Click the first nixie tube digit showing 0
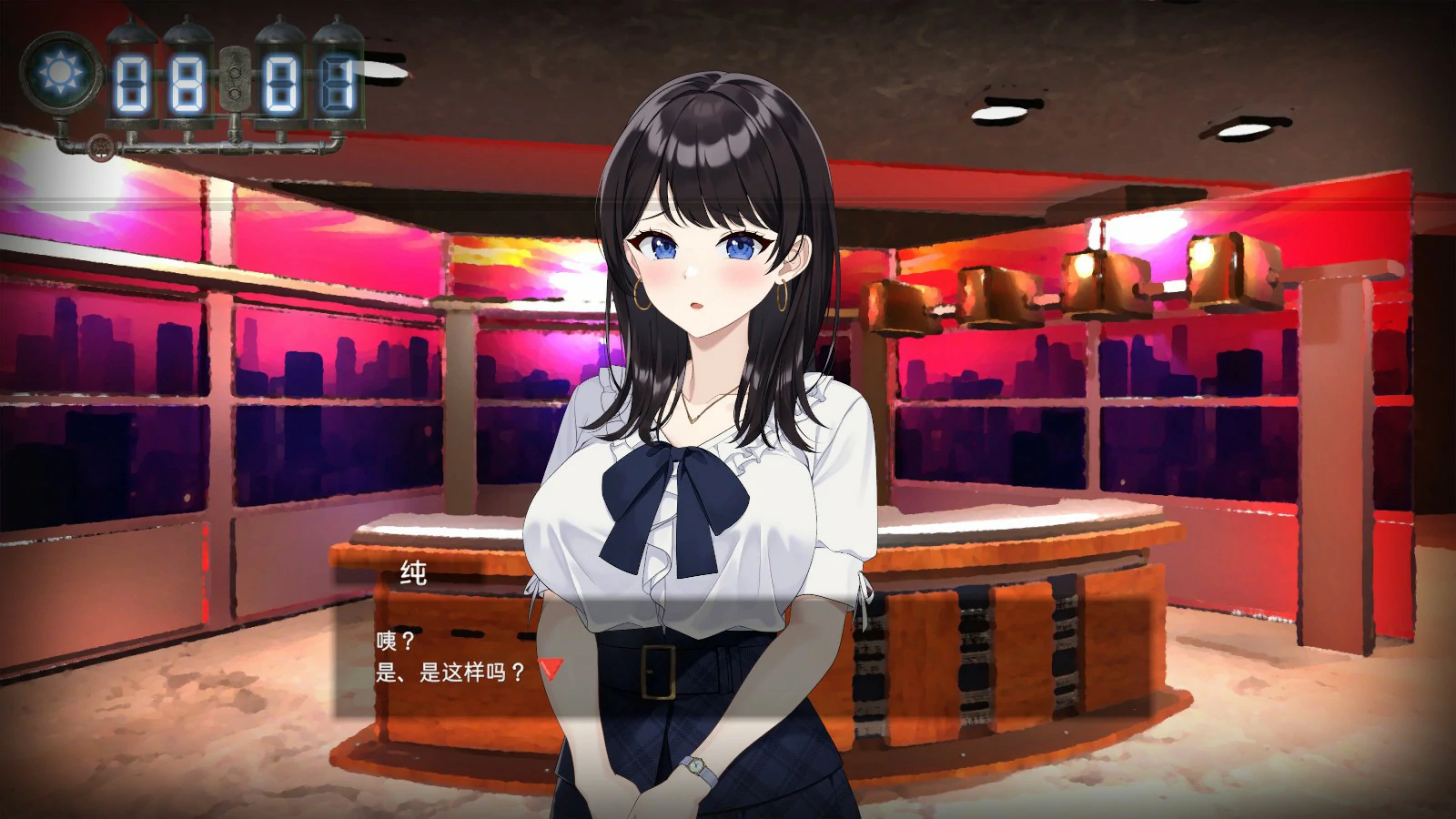Viewport: 1456px width, 819px height. pos(130,81)
